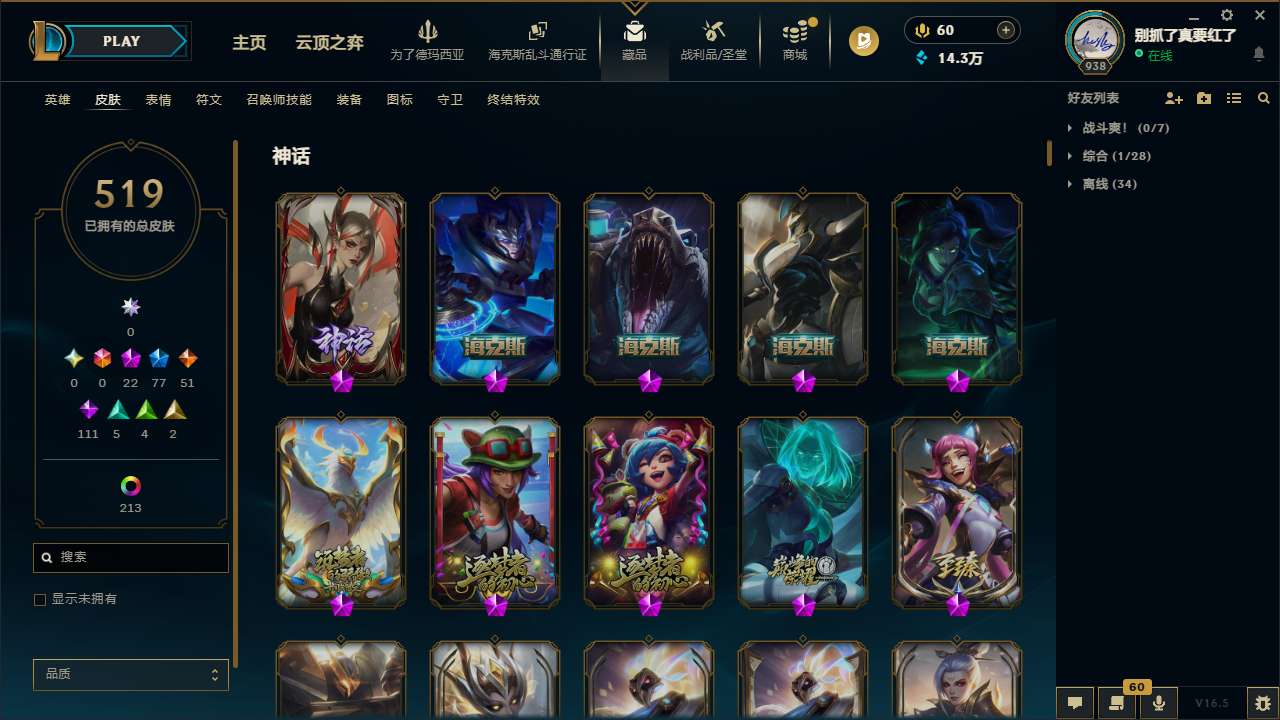Open the chat bubble icon in bottom bar
1280x720 pixels.
pos(1075,703)
